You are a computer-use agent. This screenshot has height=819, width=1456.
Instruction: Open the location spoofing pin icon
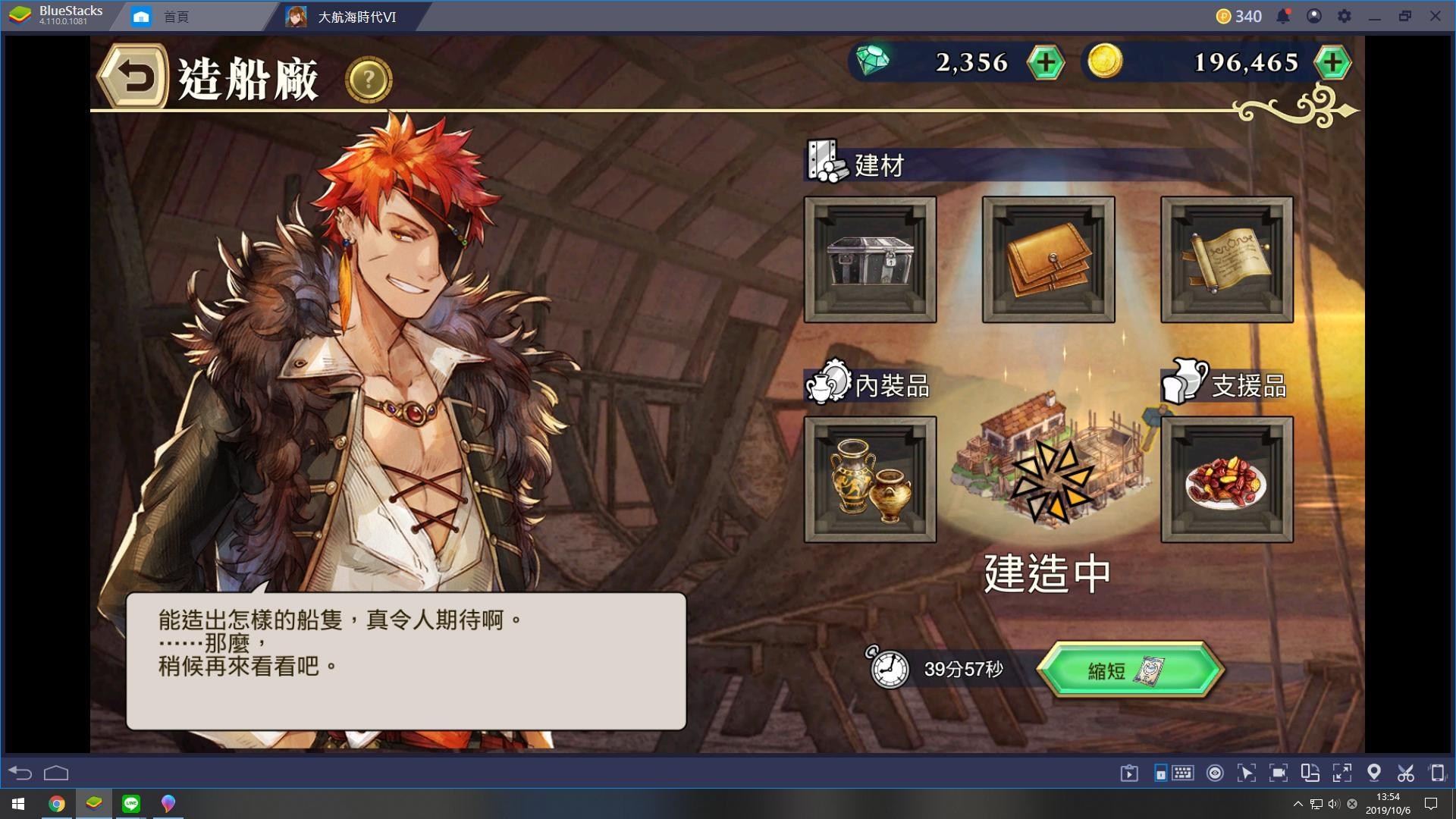pyautogui.click(x=1373, y=773)
